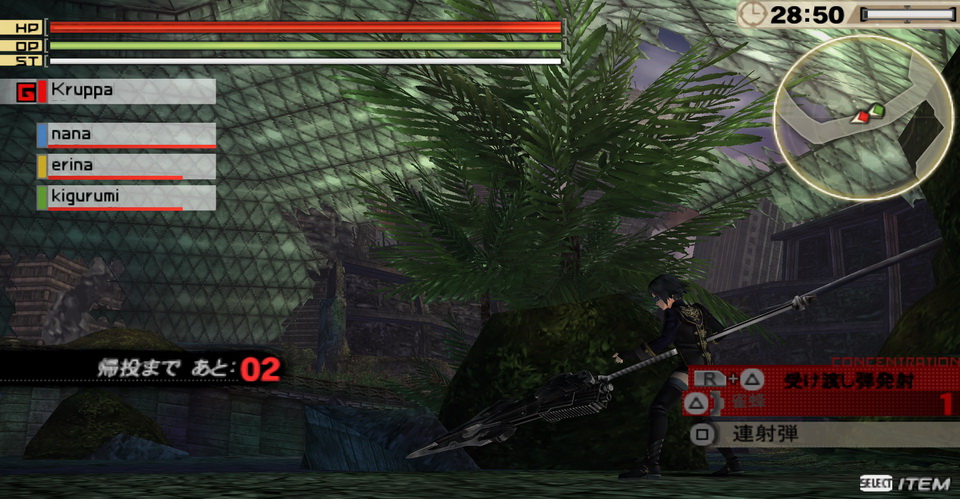Image resolution: width=960 pixels, height=499 pixels.
Task: Activate the 受け渡し弾発射 action
Action: 820,379
